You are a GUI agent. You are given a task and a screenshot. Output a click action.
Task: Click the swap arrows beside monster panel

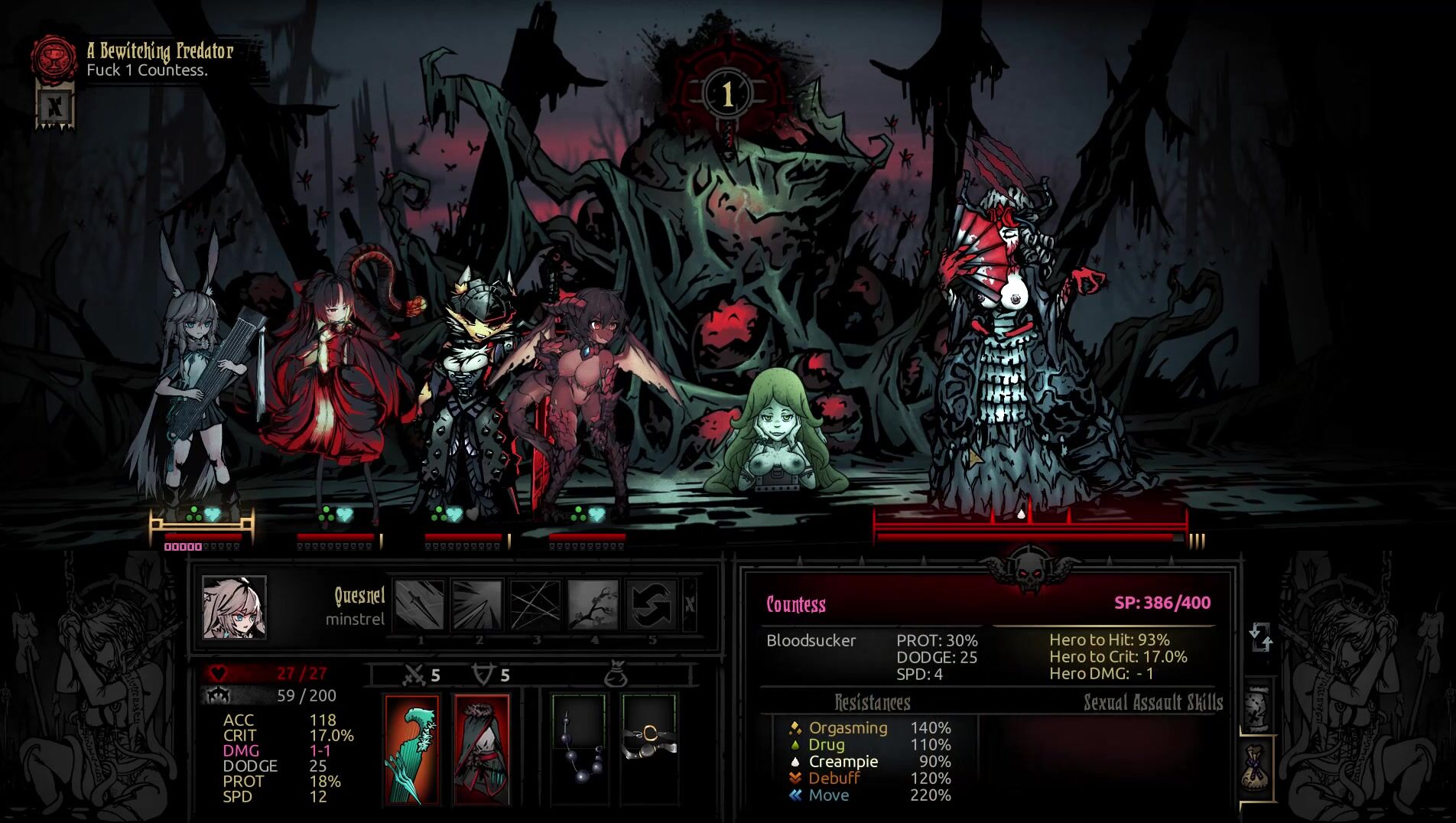1260,637
